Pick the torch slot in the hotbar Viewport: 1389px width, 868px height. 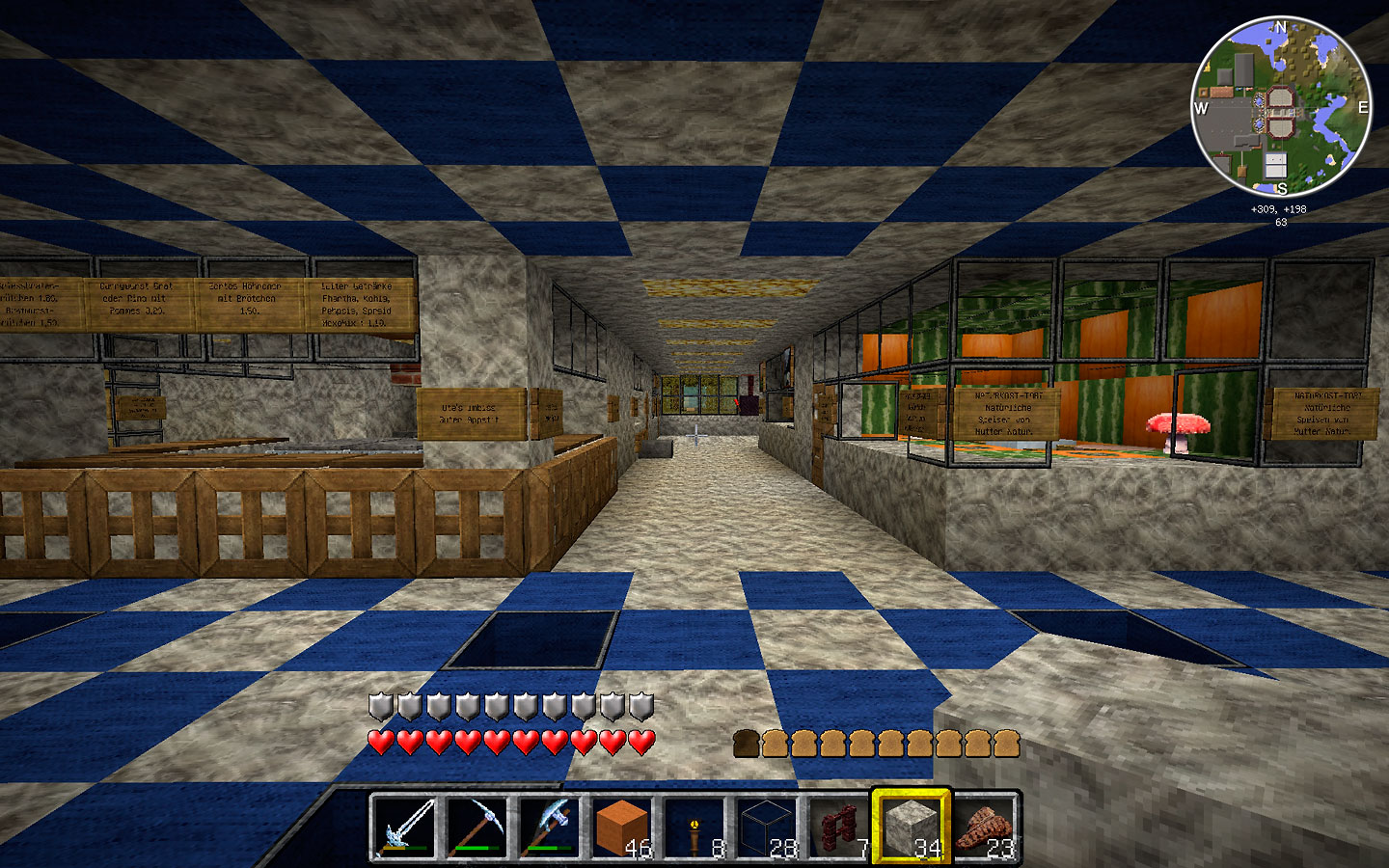pos(694,827)
